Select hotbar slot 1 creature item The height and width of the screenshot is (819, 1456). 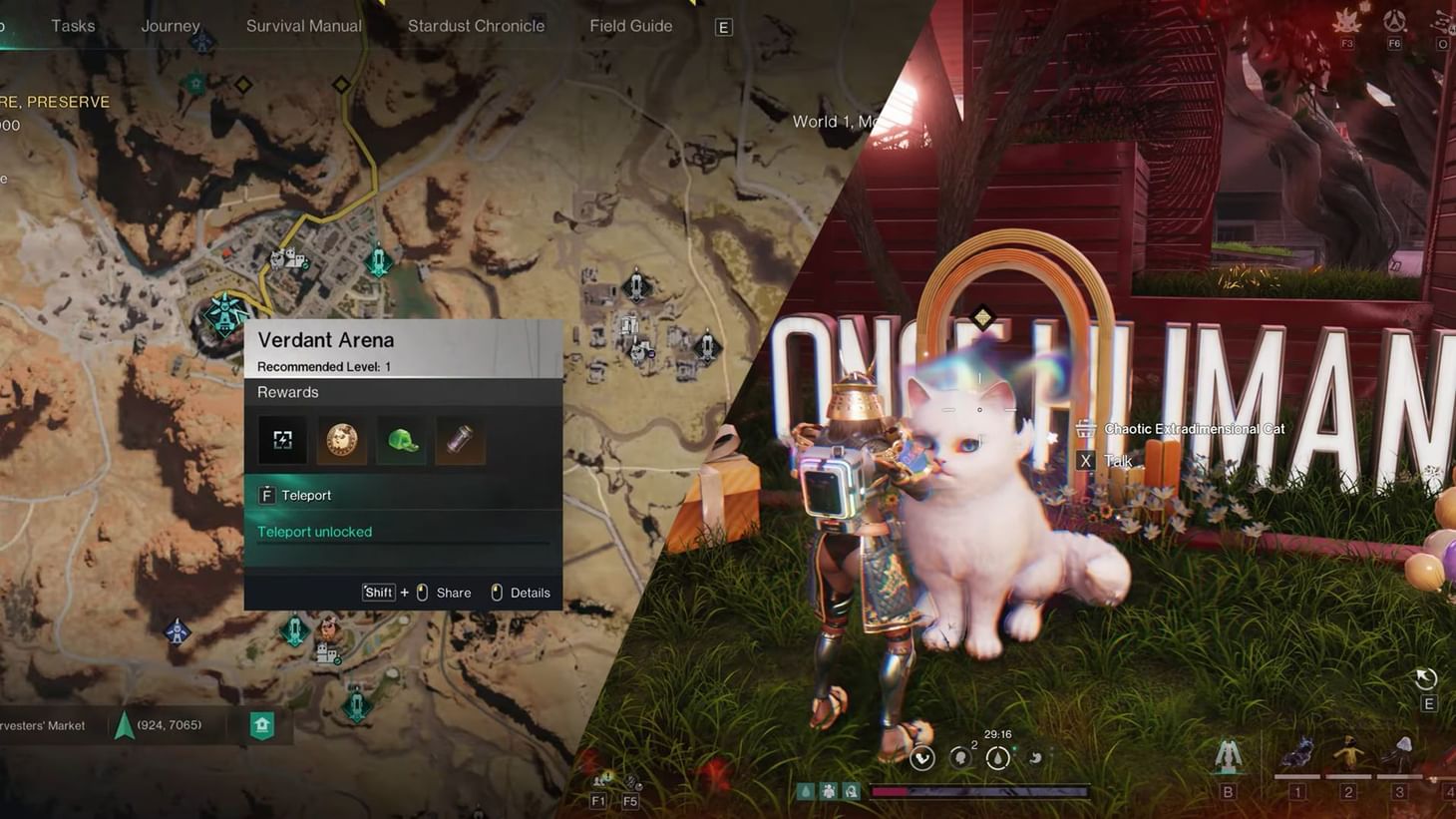tap(1298, 755)
